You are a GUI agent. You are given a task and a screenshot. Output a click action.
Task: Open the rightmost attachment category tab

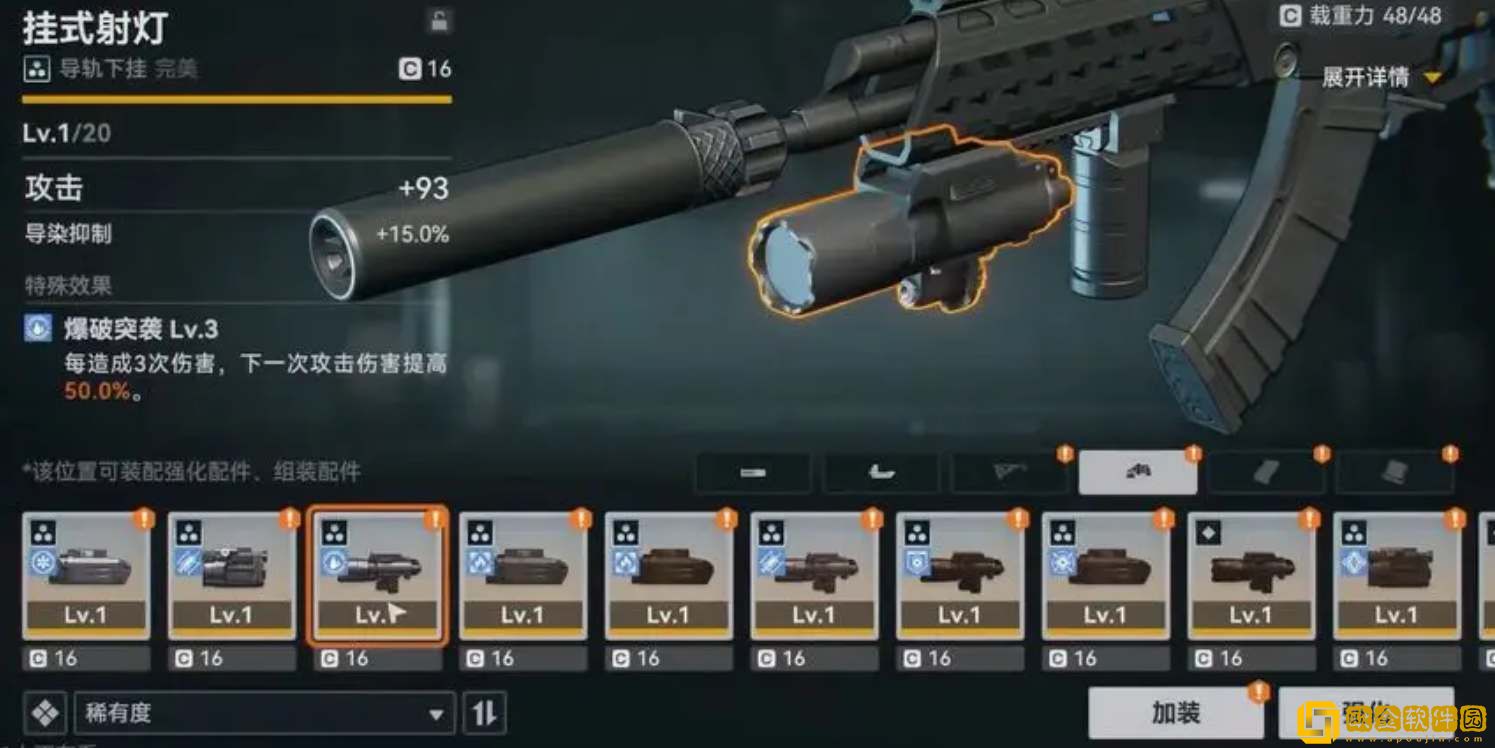(1397, 472)
